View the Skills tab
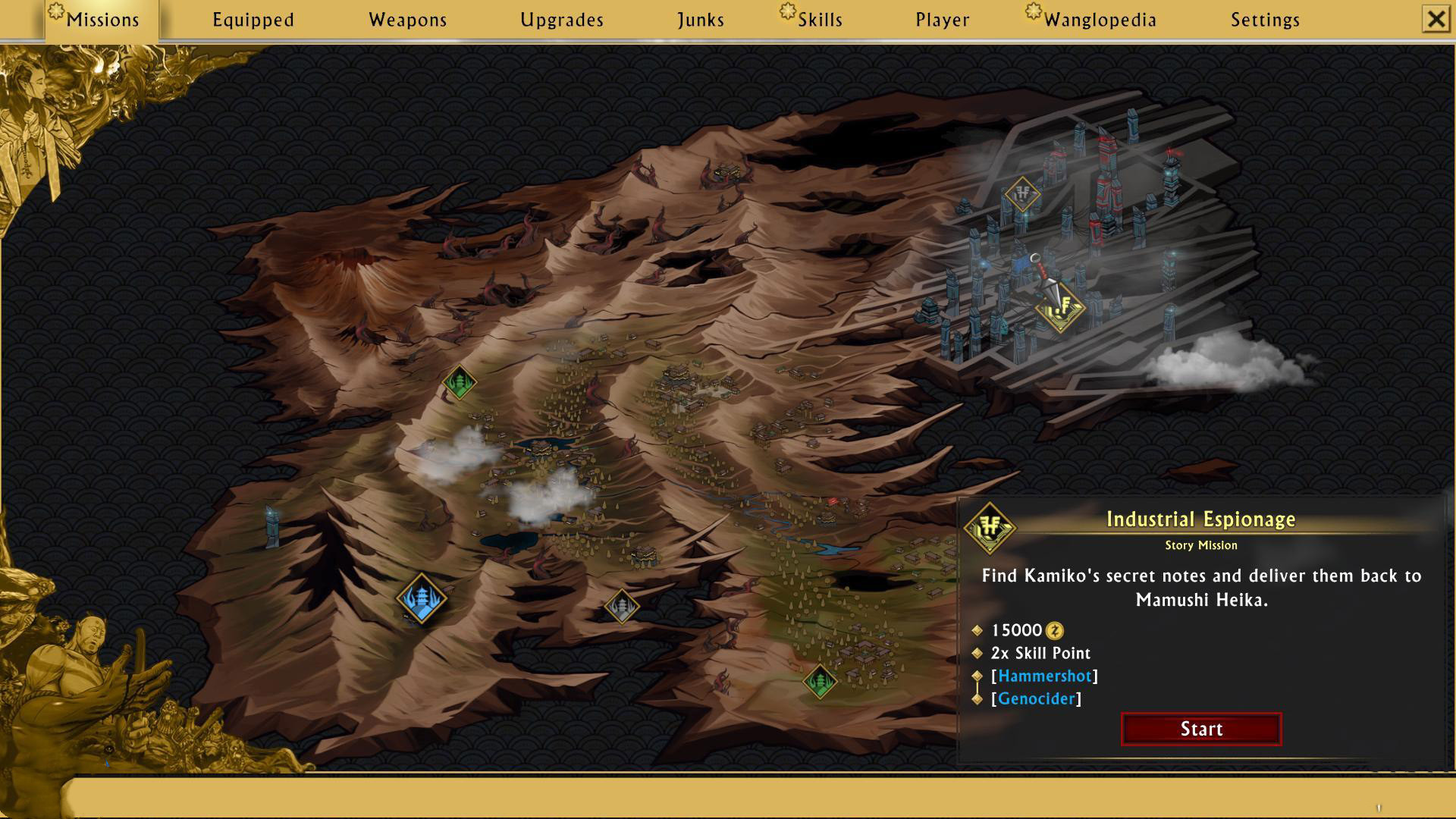This screenshot has height=819, width=1456. 819,20
